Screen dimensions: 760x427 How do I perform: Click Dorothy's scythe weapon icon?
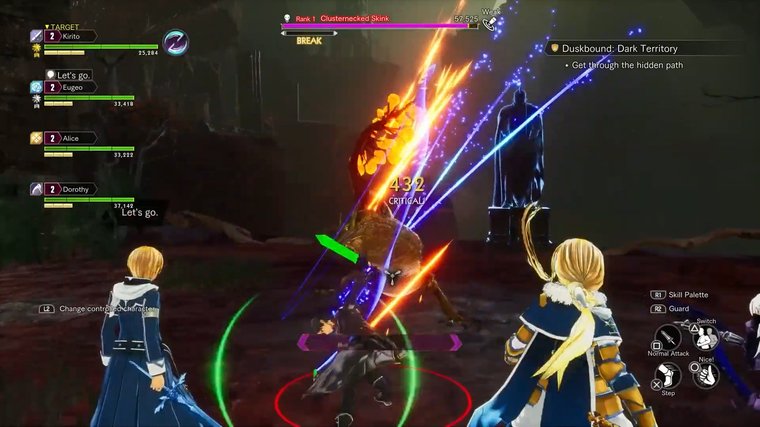click(36, 188)
